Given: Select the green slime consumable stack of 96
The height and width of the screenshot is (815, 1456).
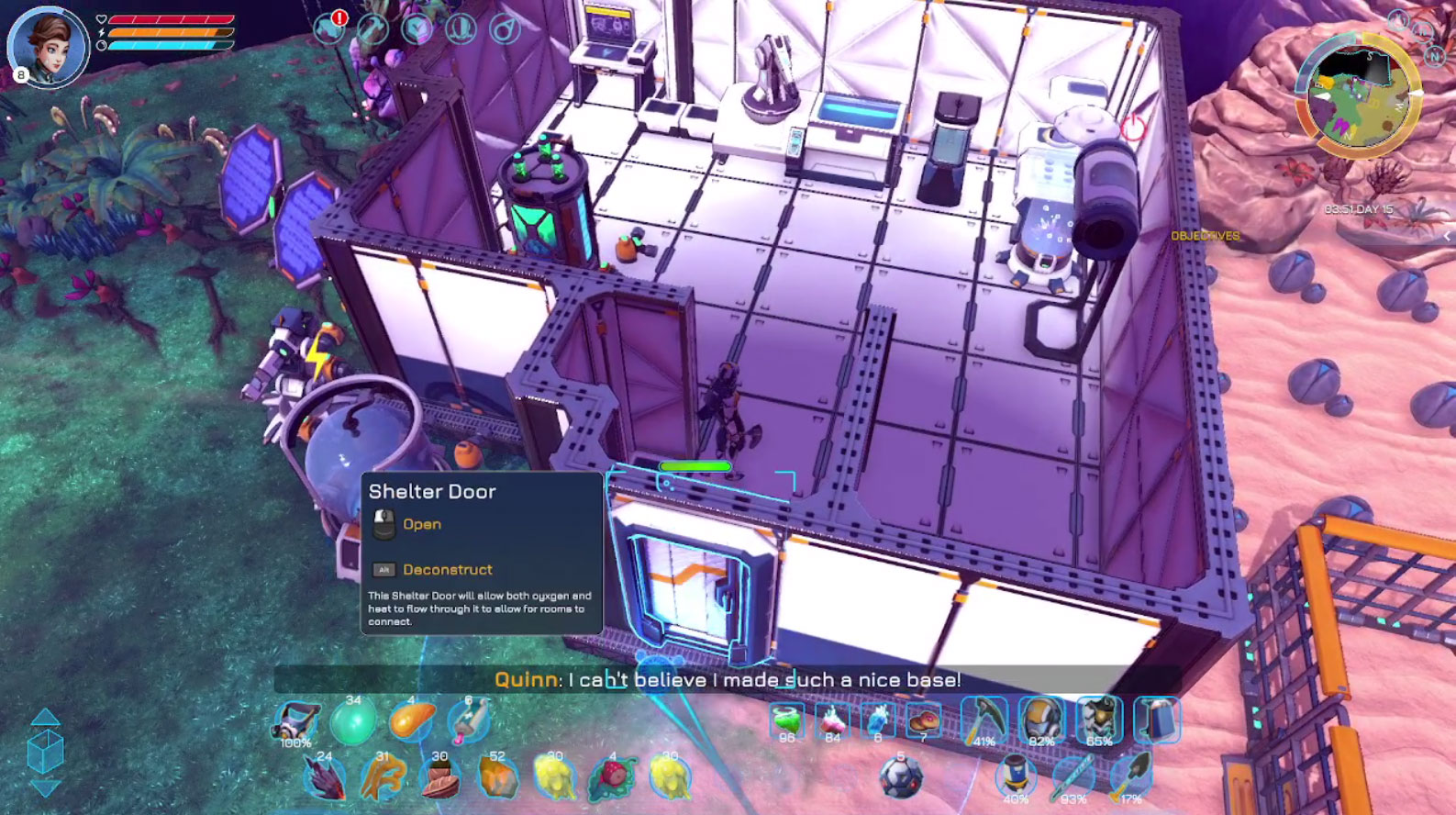Looking at the screenshot, I should point(786,721).
